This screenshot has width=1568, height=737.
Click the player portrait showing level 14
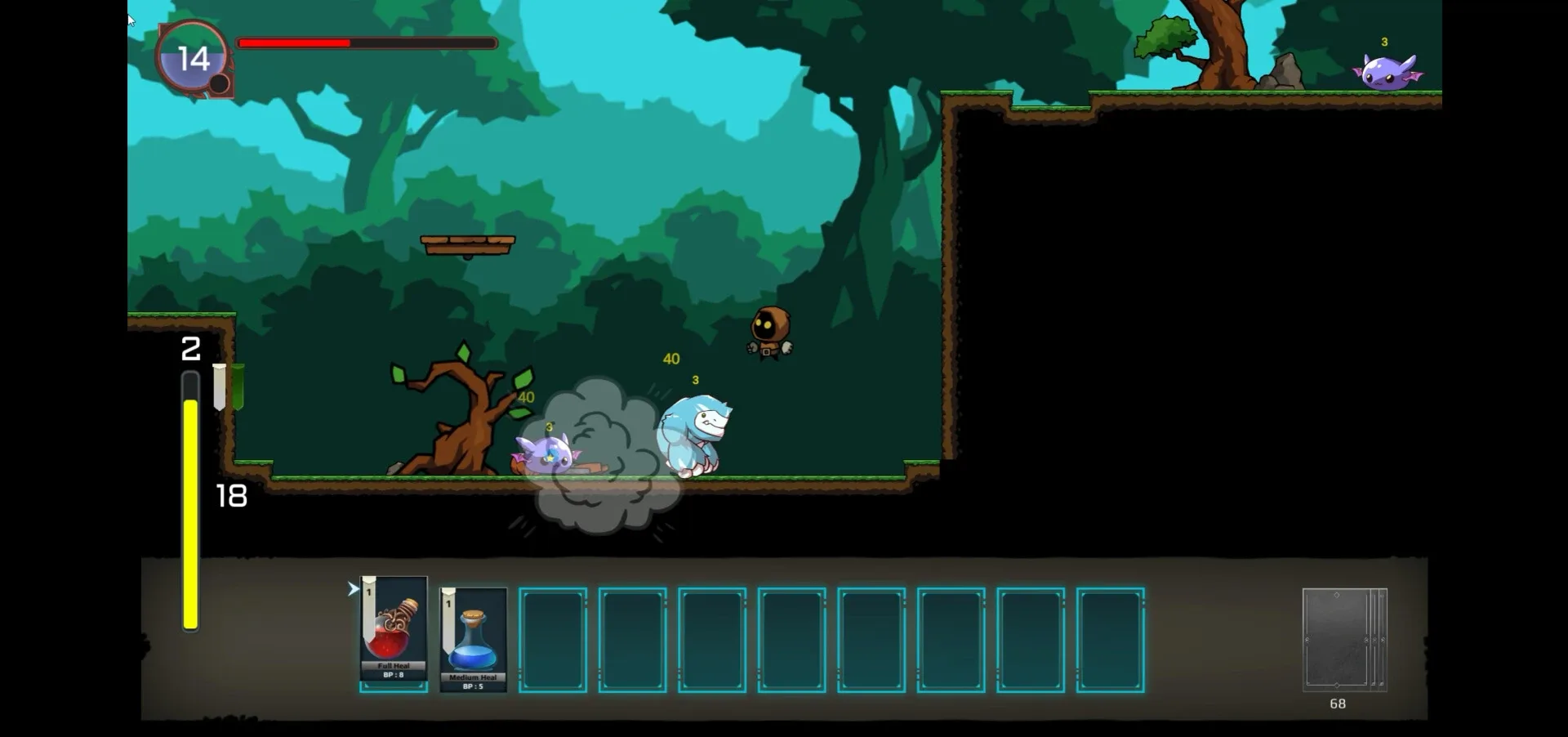click(191, 57)
